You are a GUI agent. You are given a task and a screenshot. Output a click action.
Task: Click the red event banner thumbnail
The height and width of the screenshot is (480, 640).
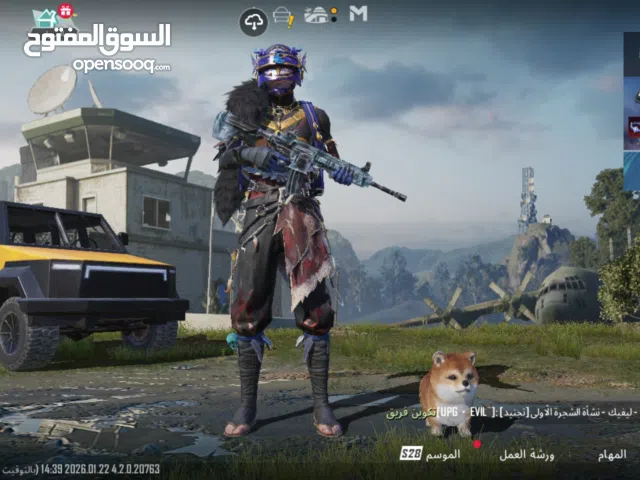coord(632,128)
